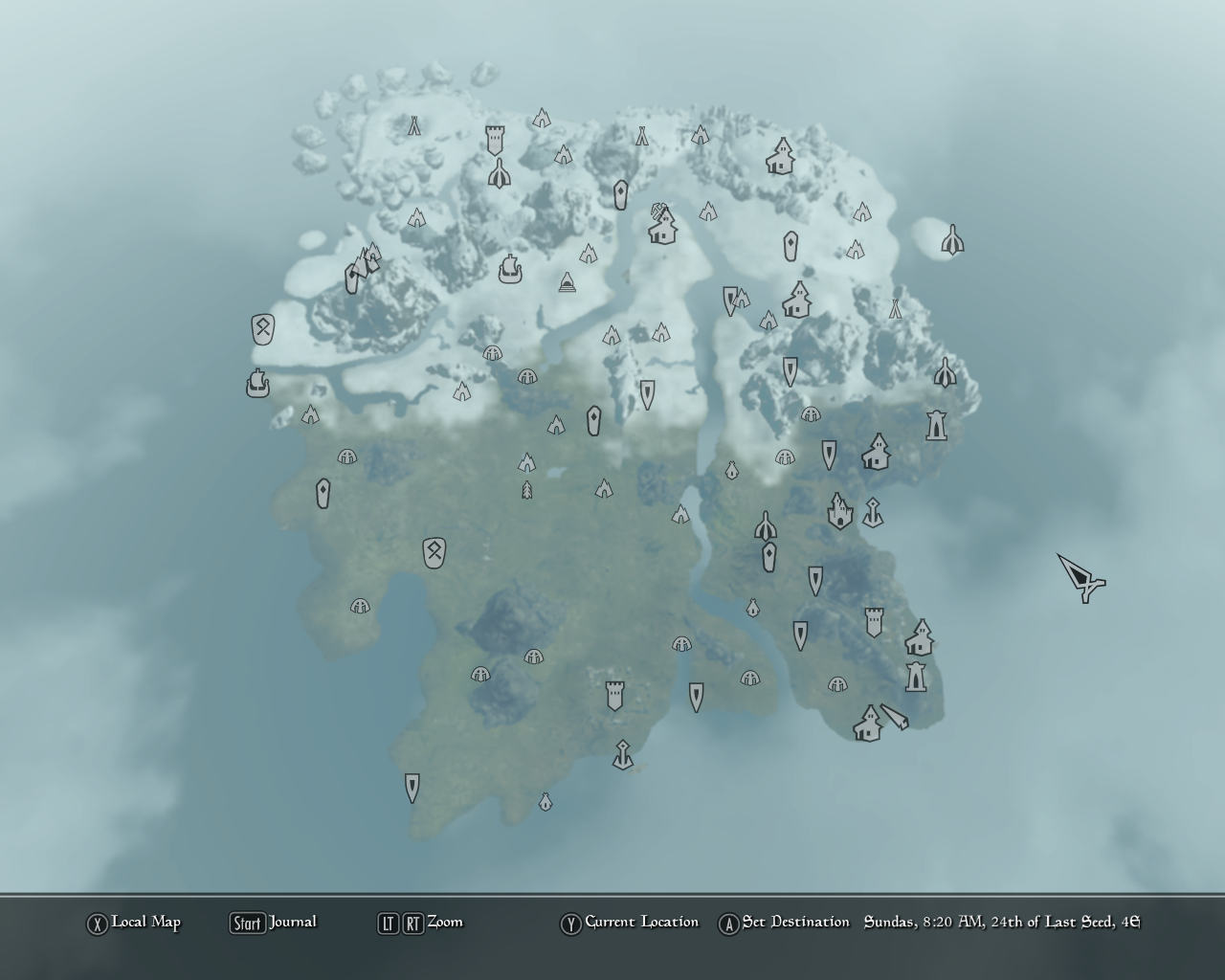
Task: Choose the house marker next to the log mill
Action: point(867,724)
